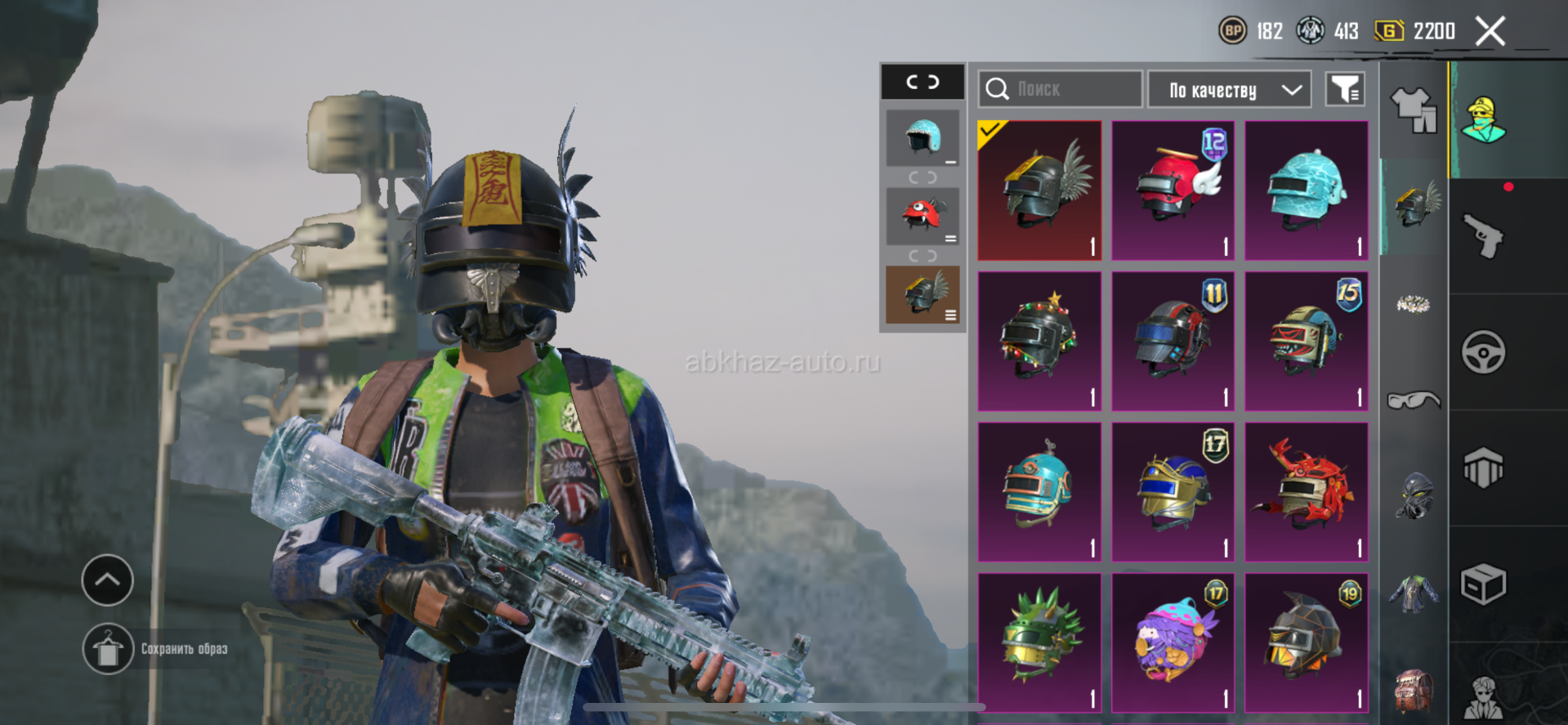Screen dimensions: 1568x725
Task: Choose the green spiked dragon helmet
Action: [x=1039, y=642]
